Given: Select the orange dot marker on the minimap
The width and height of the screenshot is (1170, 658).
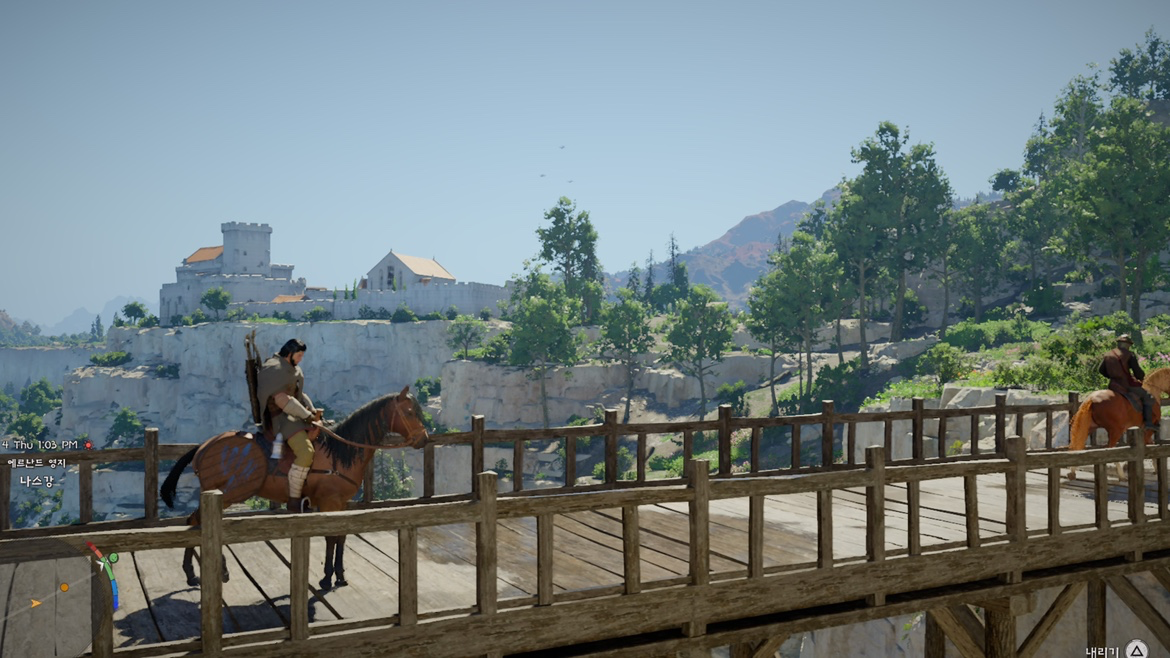Looking at the screenshot, I should coord(64,587).
